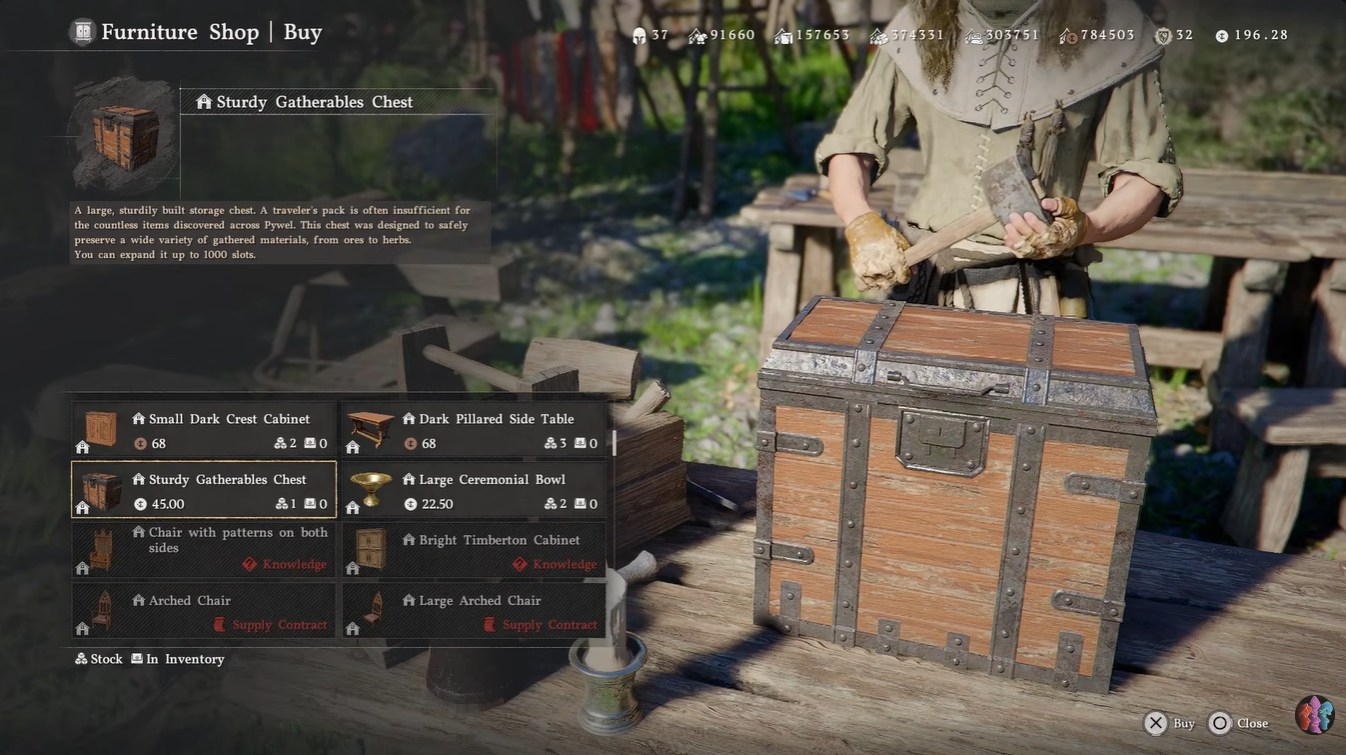Click the red scroll Supply Contract icon on Arched Chair
The width and height of the screenshot is (1346, 755).
tap(218, 623)
